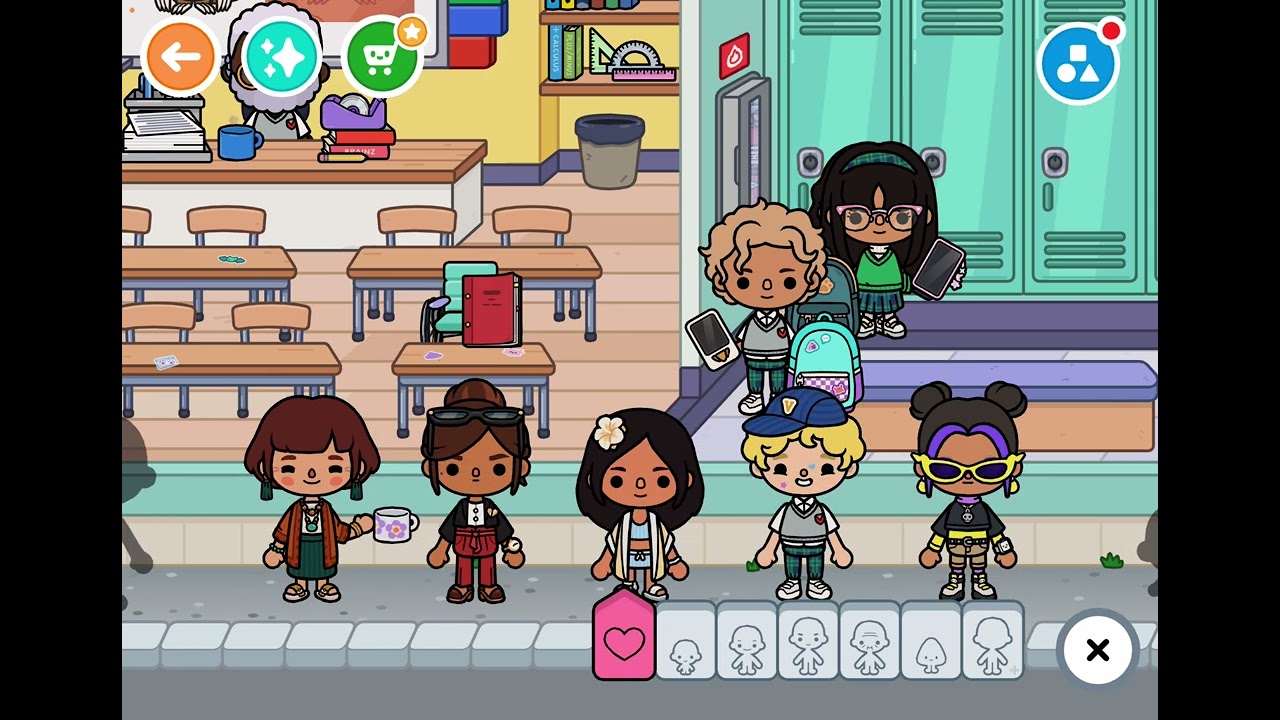Image resolution: width=1280 pixels, height=720 pixels.
Task: Switch to the smiling kid characters tab
Action: 746,645
